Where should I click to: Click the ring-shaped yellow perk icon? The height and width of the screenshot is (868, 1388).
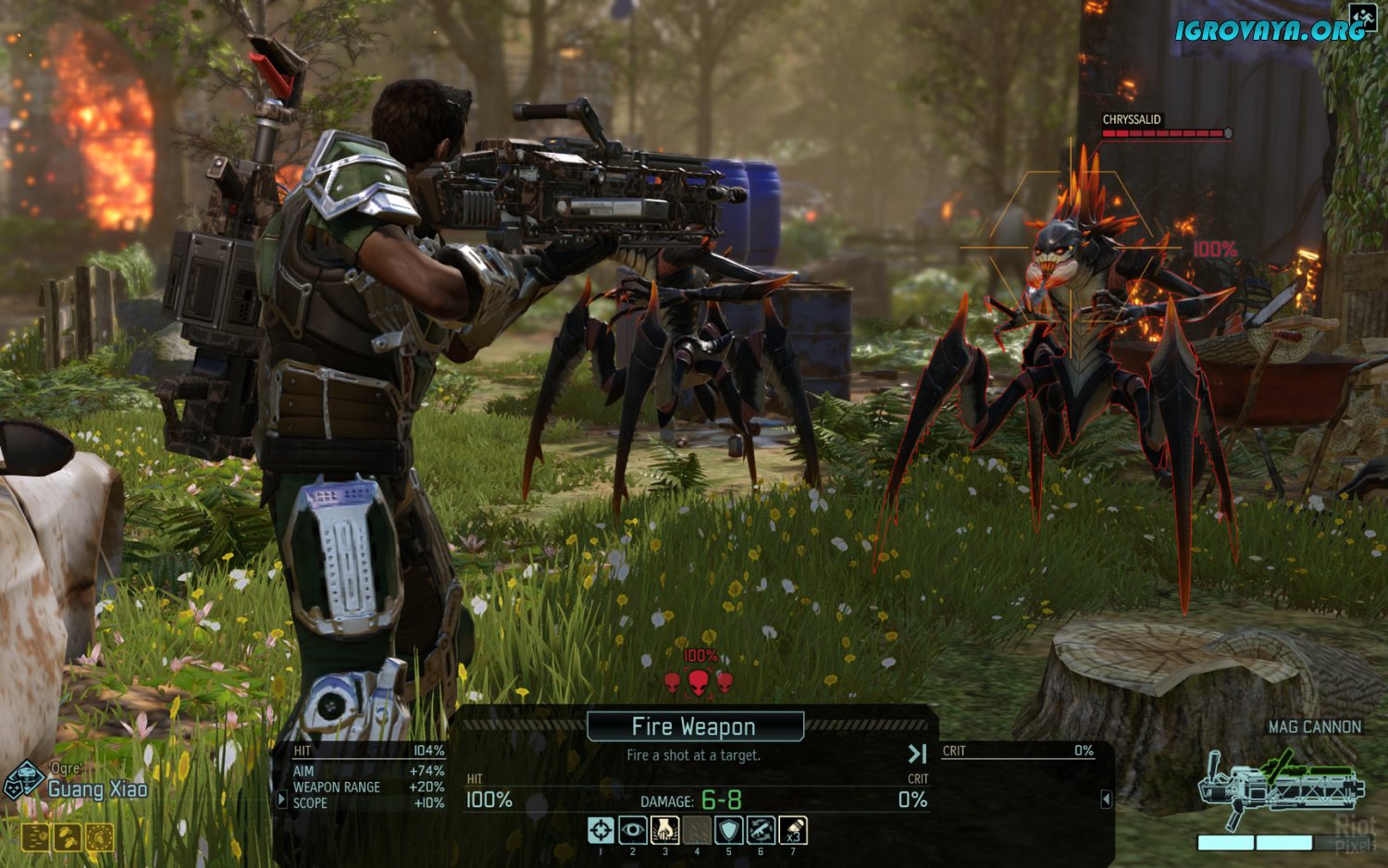[x=100, y=837]
